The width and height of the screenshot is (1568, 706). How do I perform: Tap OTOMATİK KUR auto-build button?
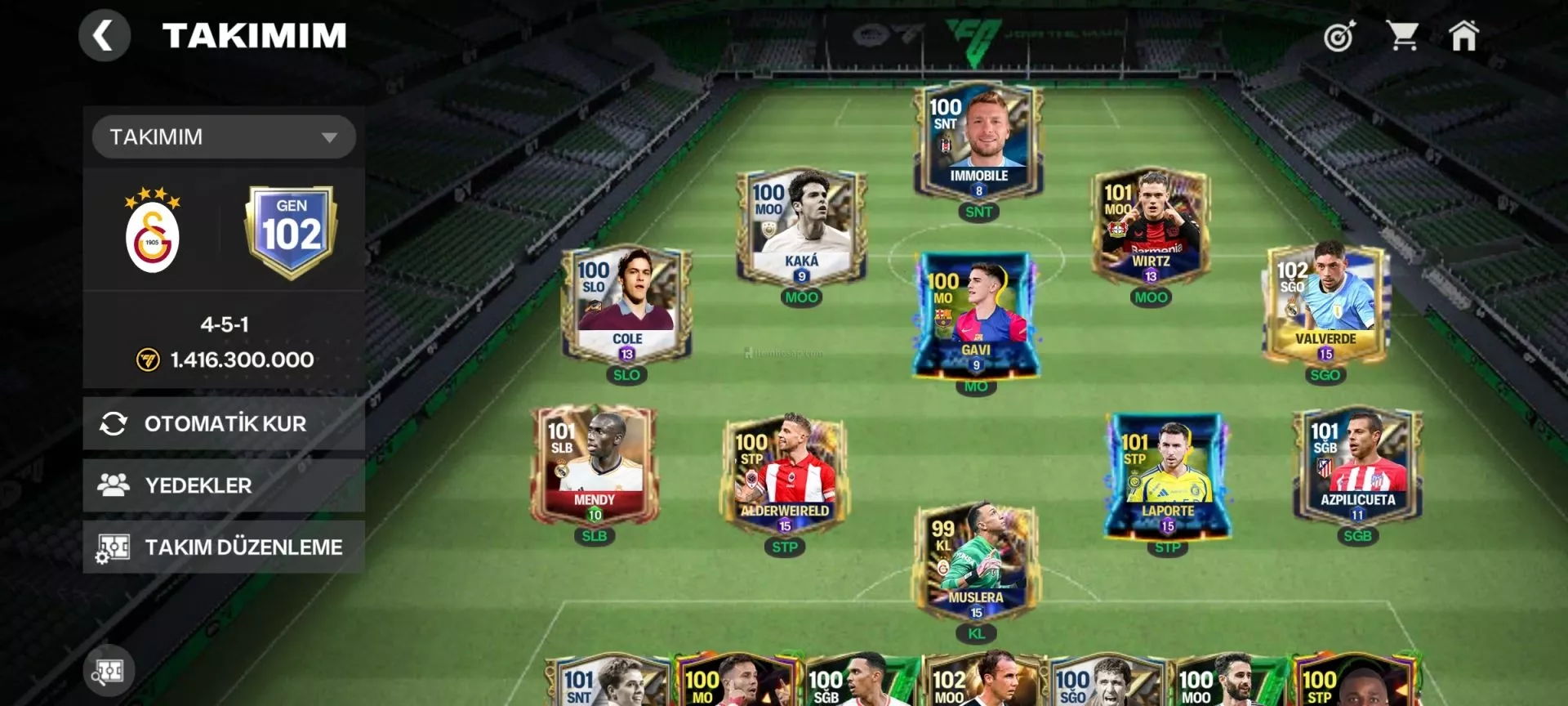point(224,423)
